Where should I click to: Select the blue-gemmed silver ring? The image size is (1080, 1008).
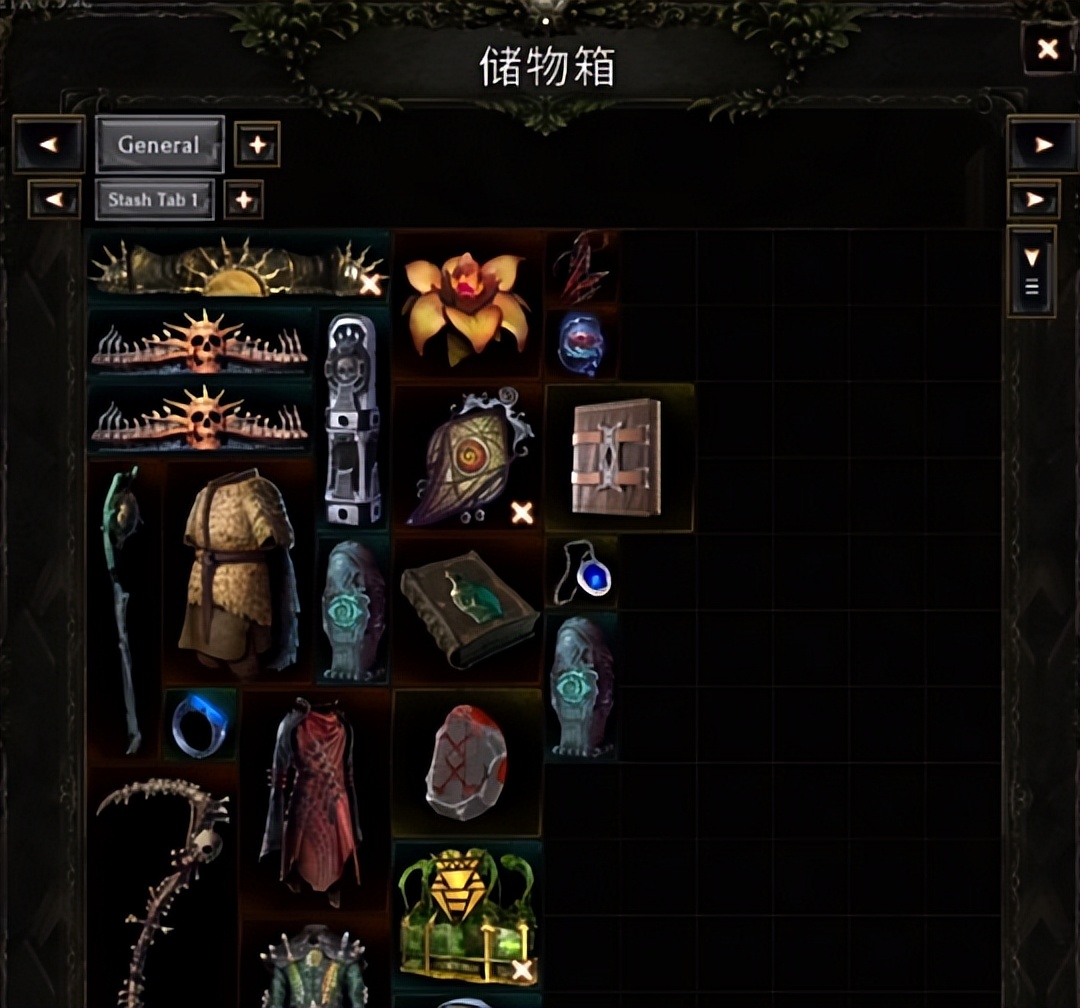[199, 724]
